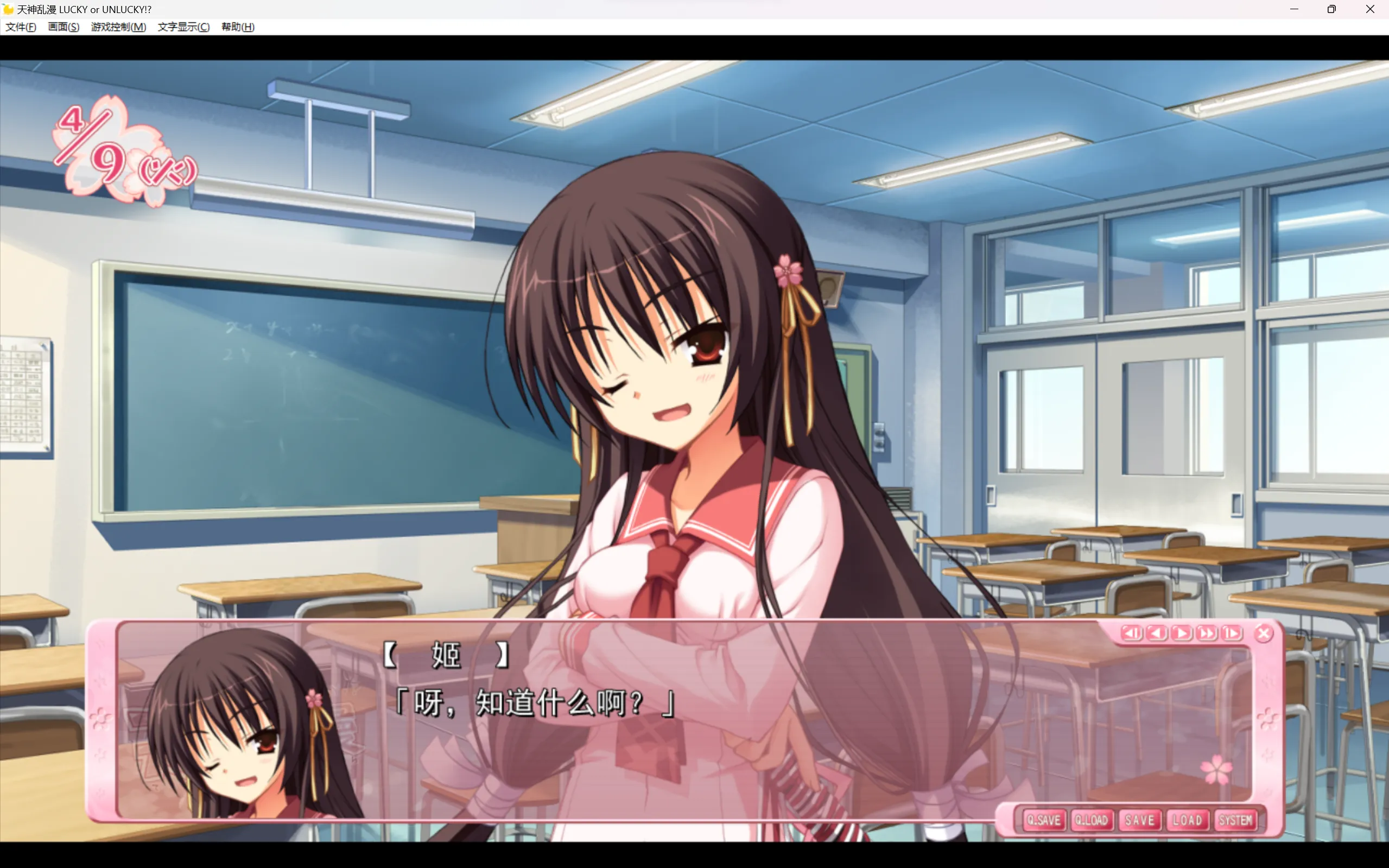1389x868 pixels.
Task: Open the 帮助(H) menu
Action: click(238, 27)
